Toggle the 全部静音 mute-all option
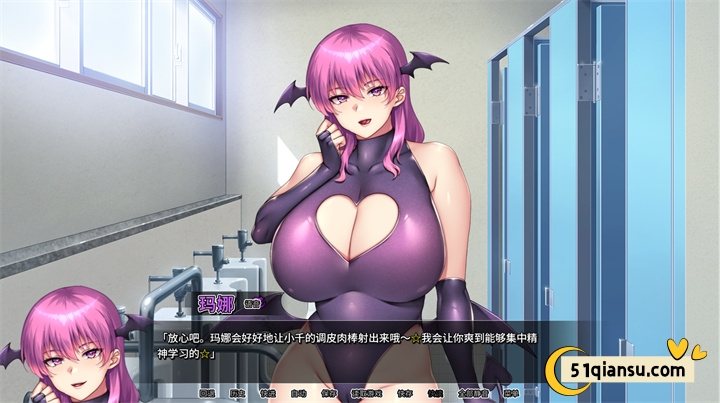 [x=471, y=394]
